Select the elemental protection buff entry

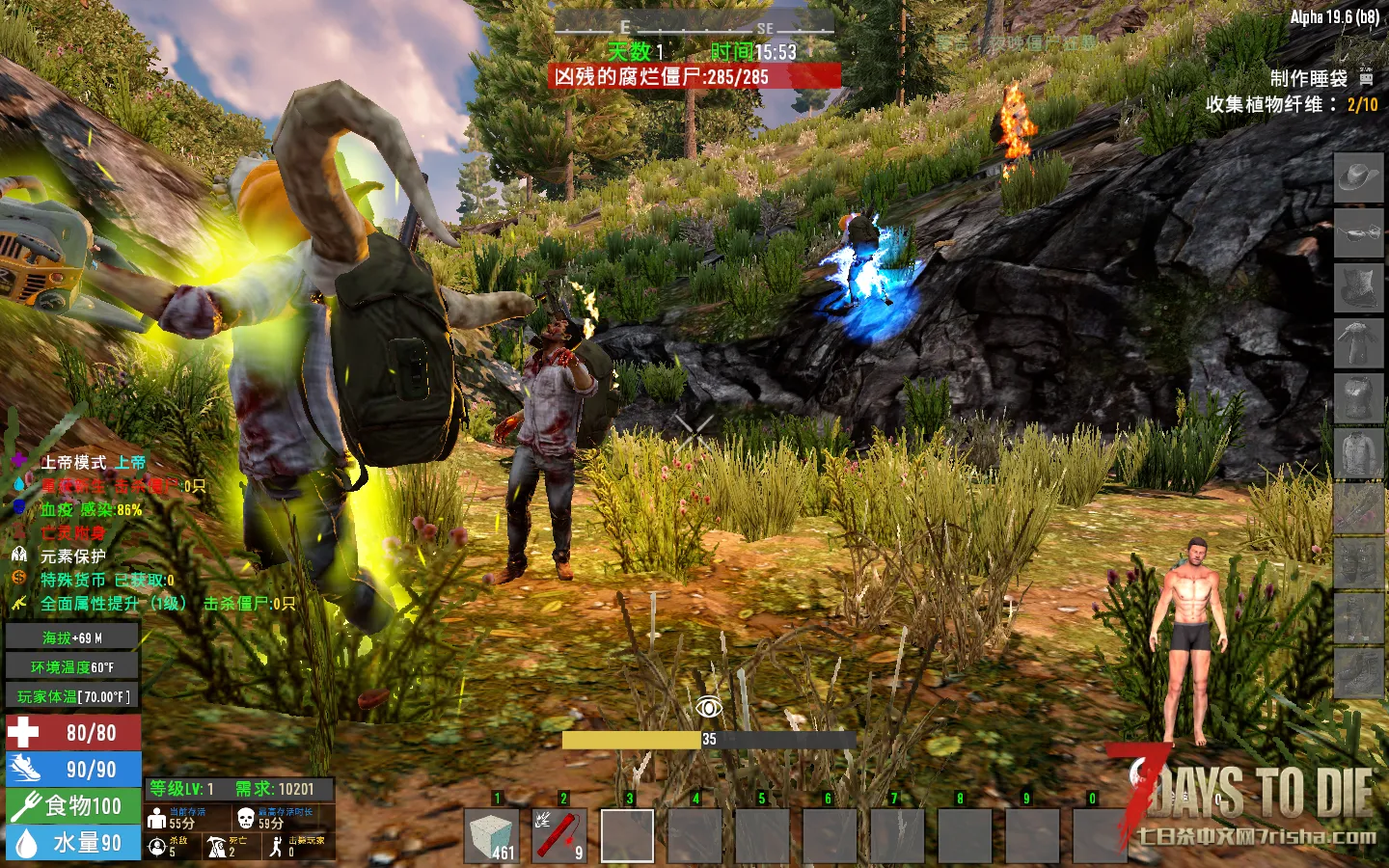pos(72,556)
